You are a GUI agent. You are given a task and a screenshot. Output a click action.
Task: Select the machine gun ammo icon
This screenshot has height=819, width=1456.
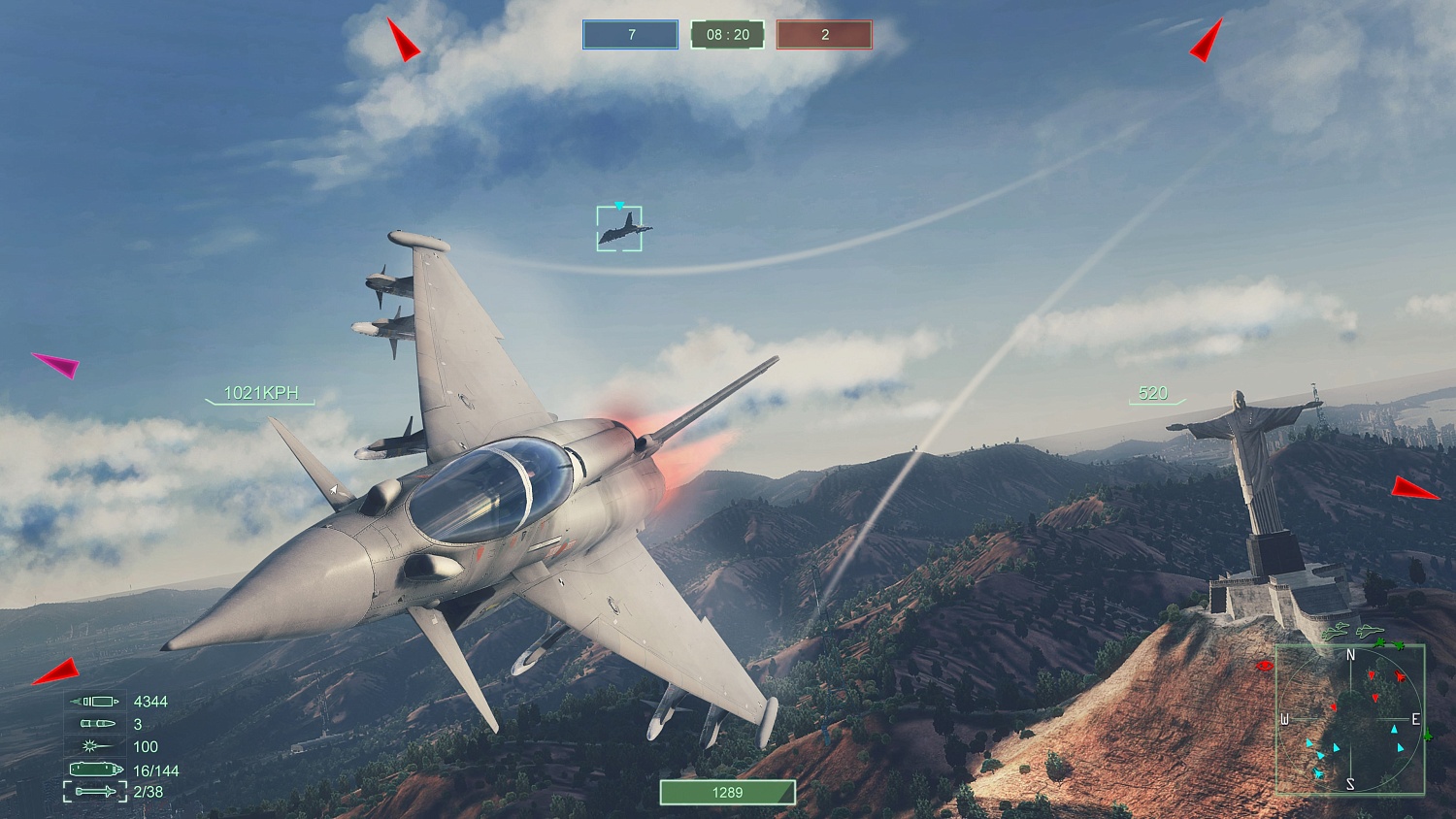click(x=94, y=701)
